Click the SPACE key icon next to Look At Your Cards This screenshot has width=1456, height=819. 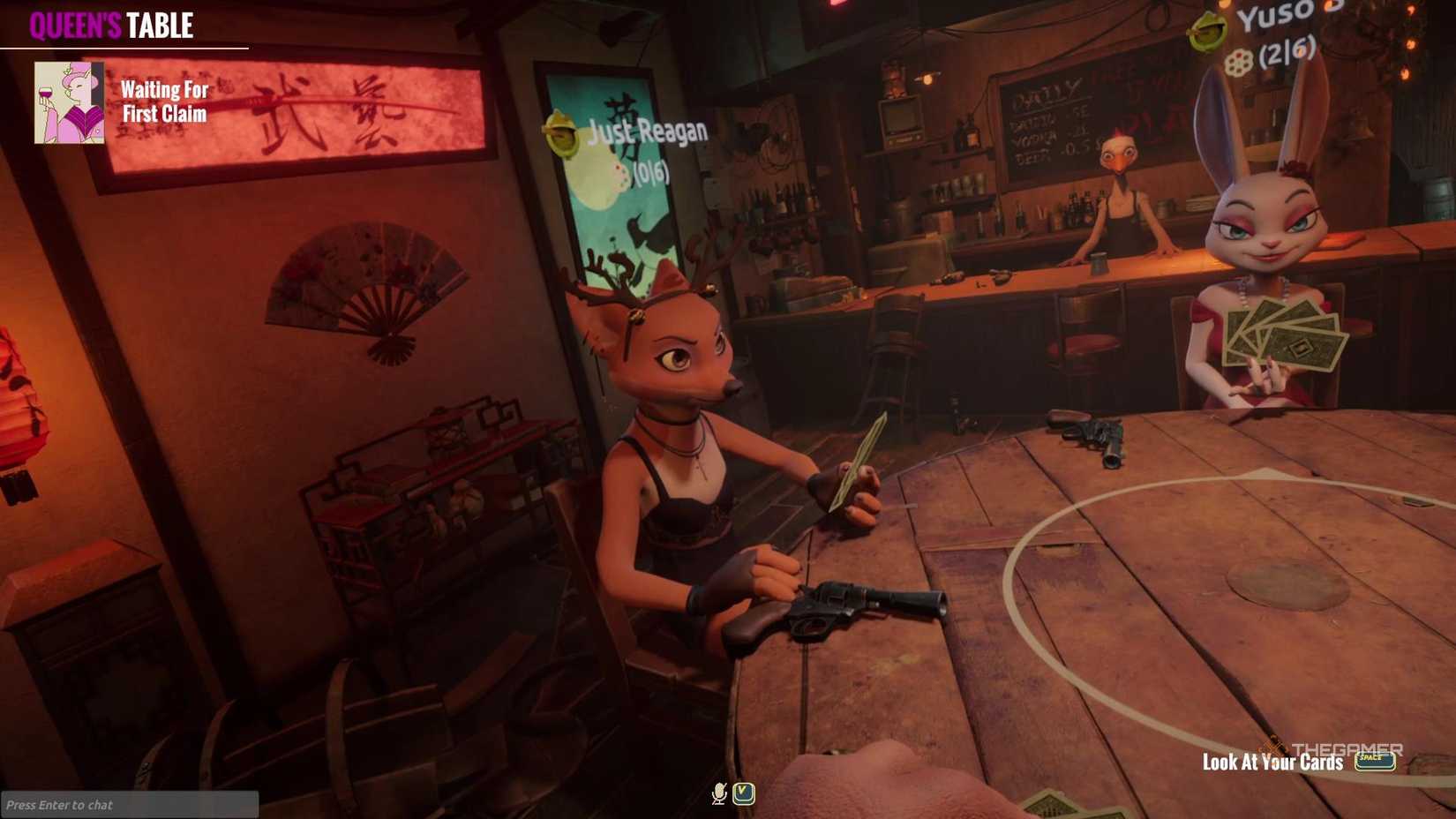point(1377,759)
